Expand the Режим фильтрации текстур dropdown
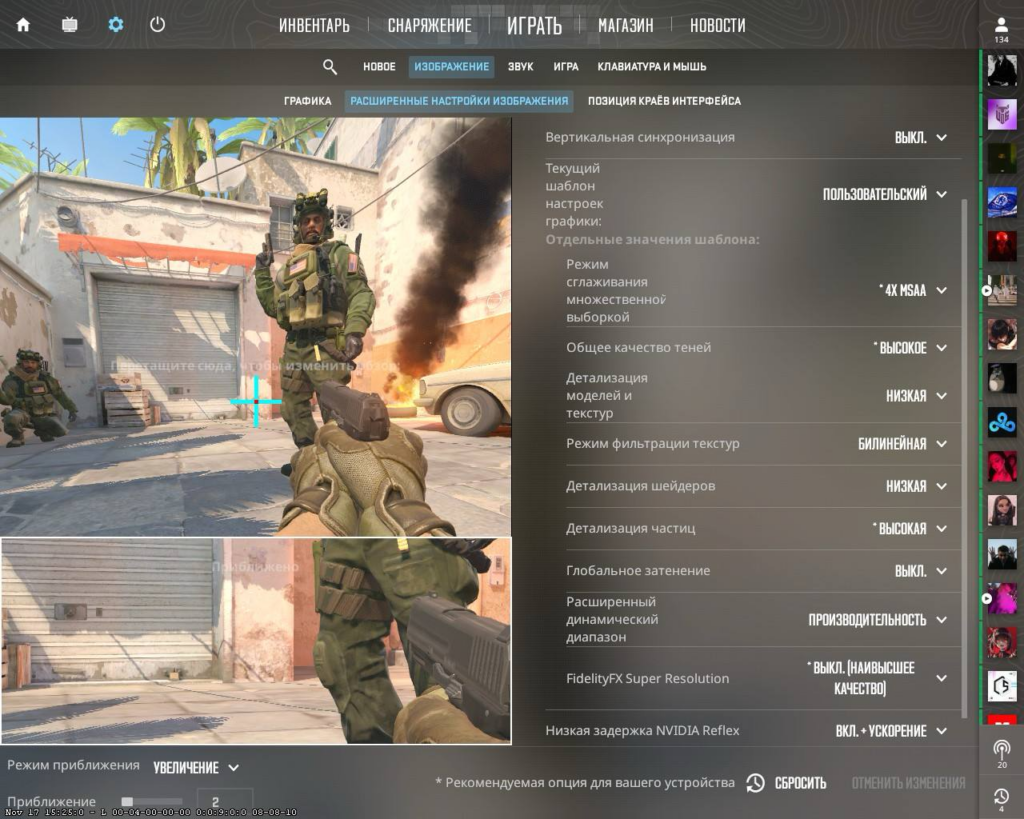Screen dimensions: 1024x819 pyautogui.click(x=902, y=444)
